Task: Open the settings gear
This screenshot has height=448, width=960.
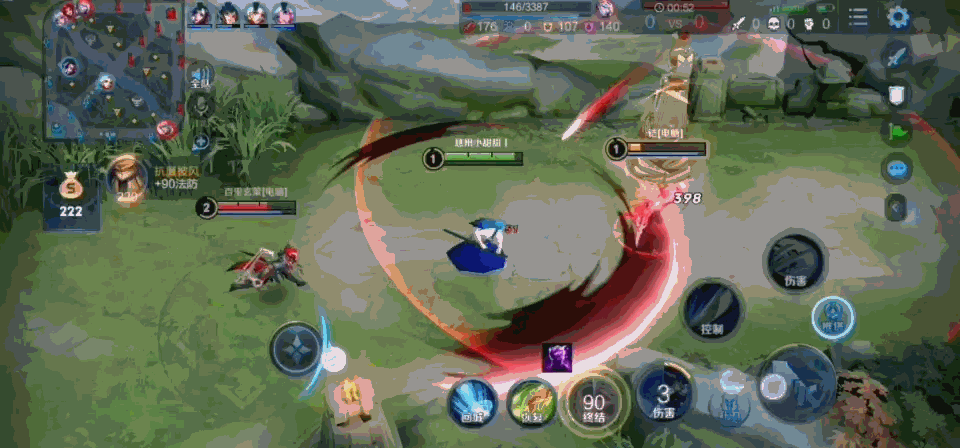Action: click(x=898, y=17)
